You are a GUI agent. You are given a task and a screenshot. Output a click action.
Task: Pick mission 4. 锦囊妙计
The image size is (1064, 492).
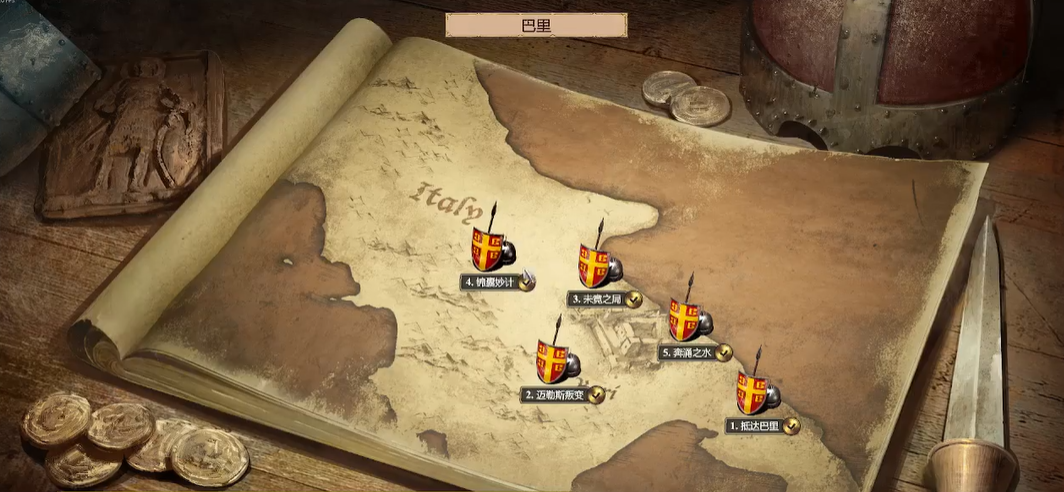pyautogui.click(x=489, y=250)
